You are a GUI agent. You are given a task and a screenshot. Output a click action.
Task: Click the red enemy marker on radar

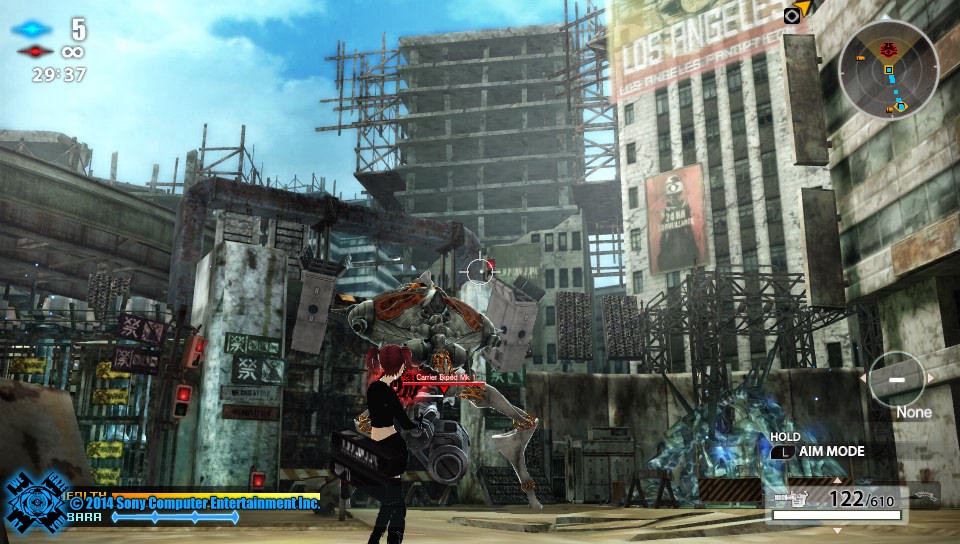pos(887,48)
